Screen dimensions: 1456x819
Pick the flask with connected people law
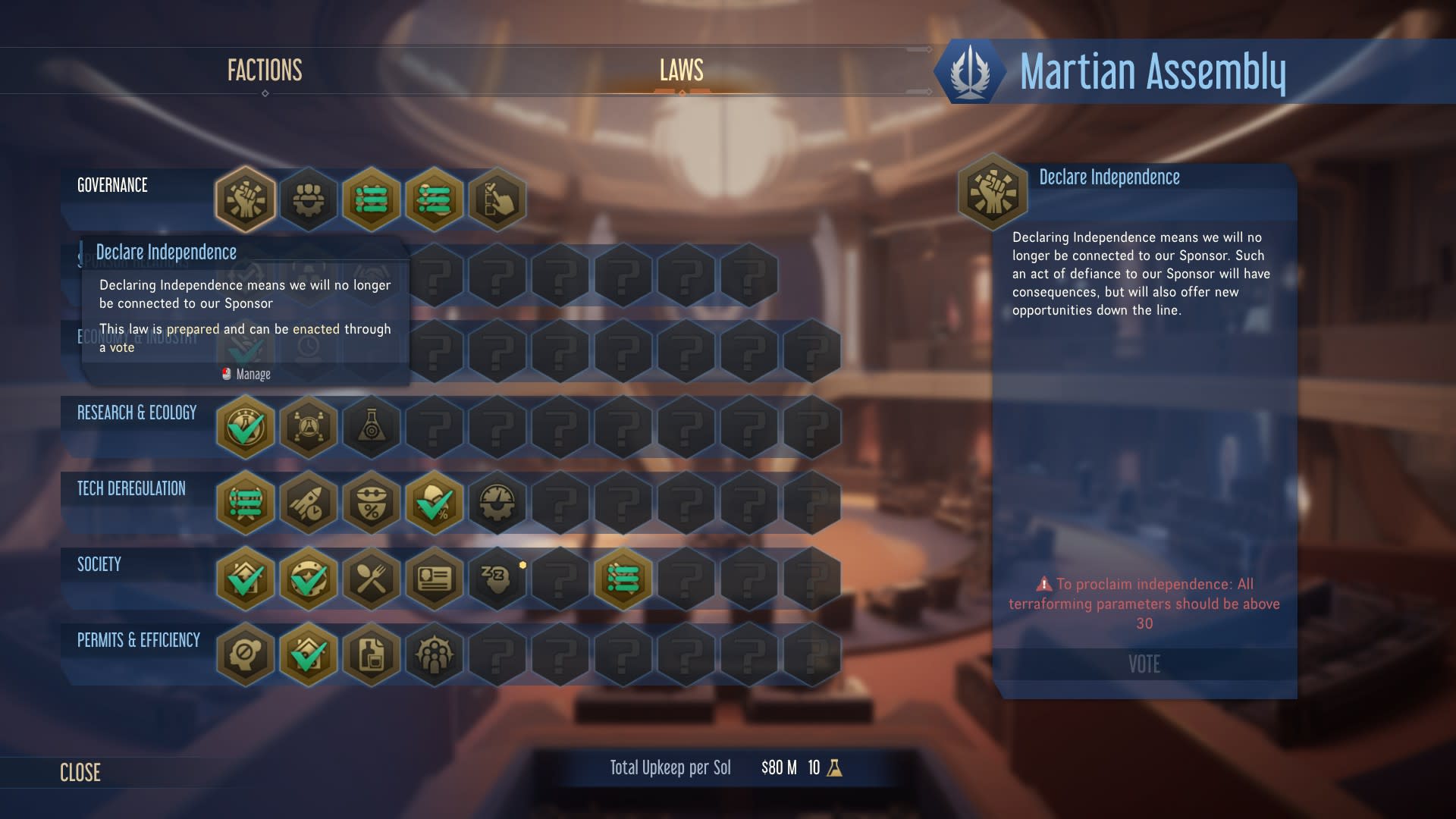click(x=308, y=427)
